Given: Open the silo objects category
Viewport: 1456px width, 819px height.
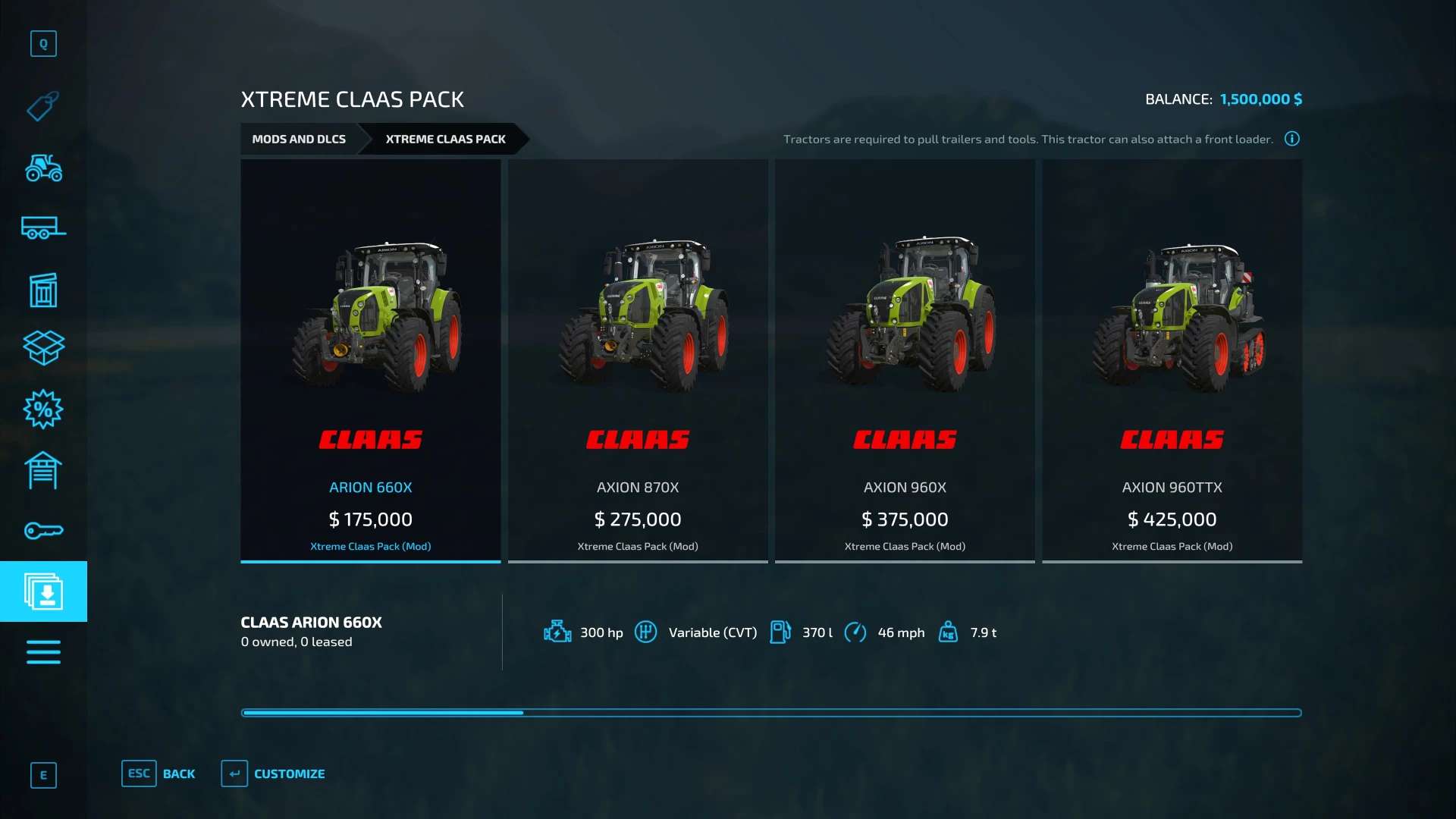Looking at the screenshot, I should pyautogui.click(x=43, y=290).
